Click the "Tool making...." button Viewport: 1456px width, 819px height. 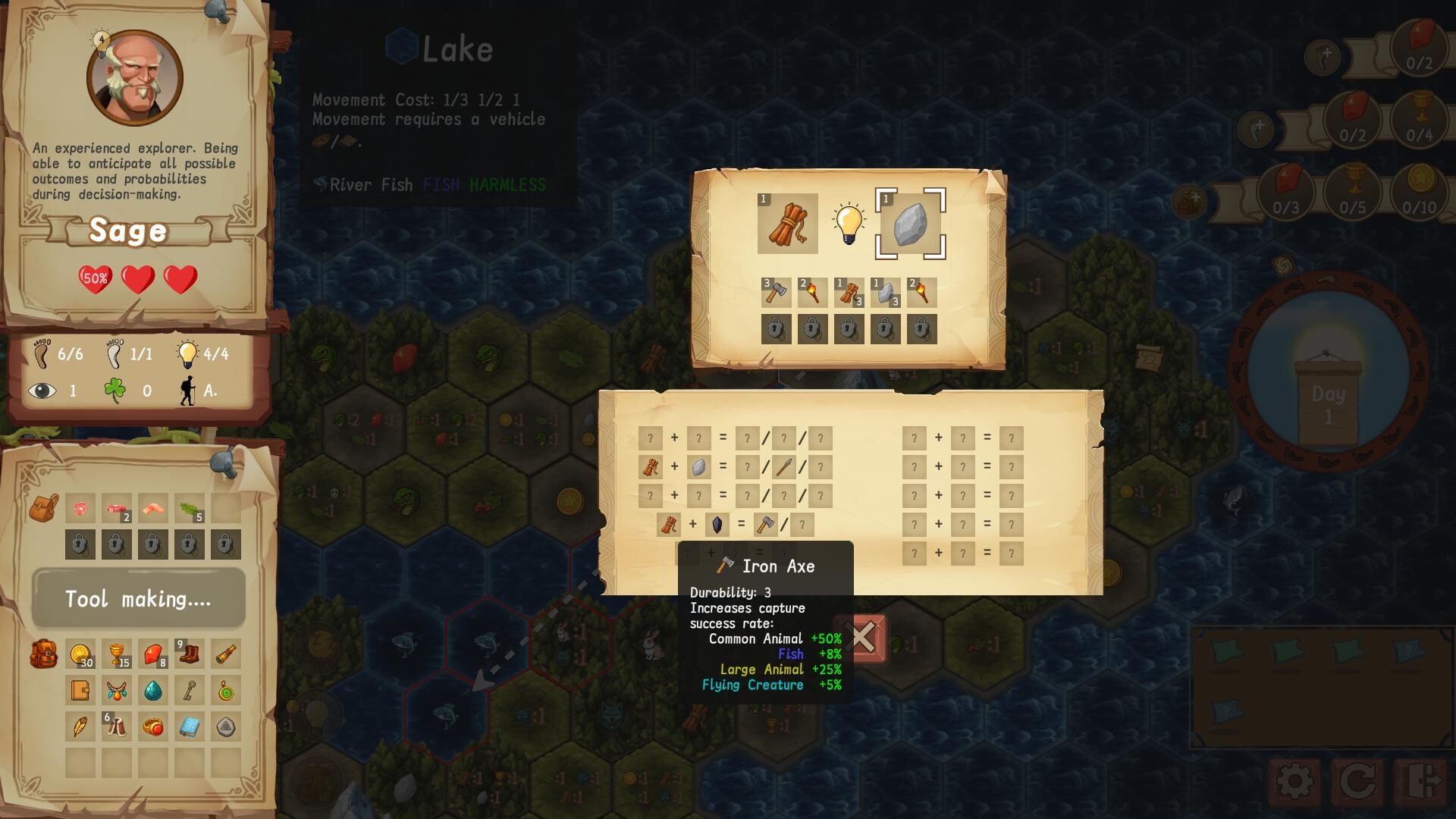point(138,599)
